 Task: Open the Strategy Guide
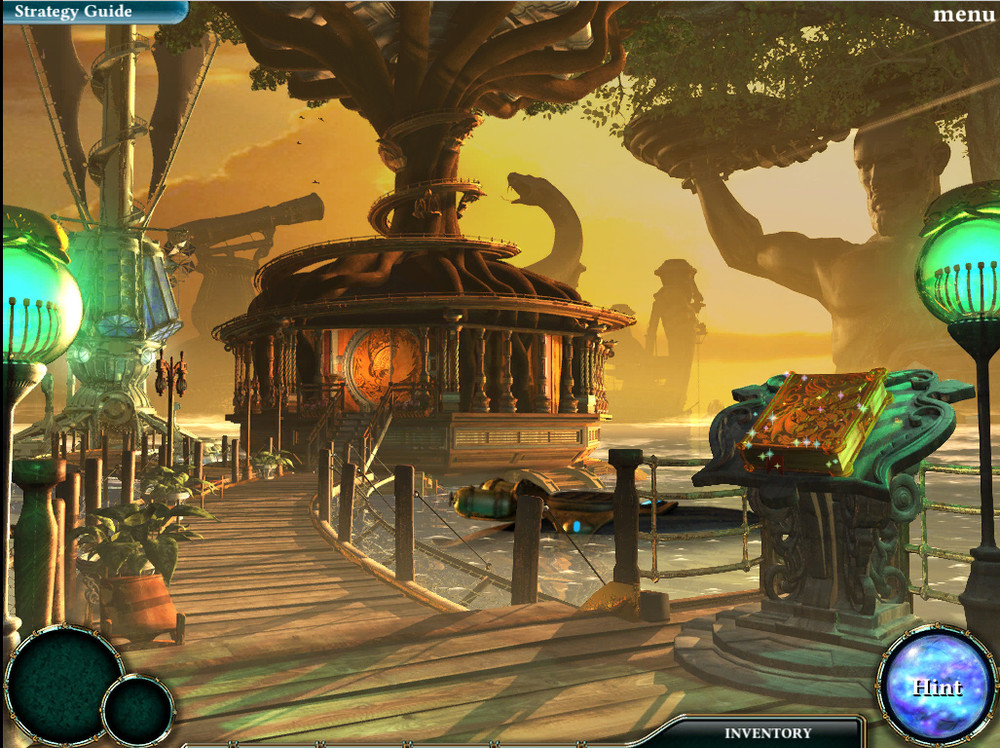pos(73,12)
